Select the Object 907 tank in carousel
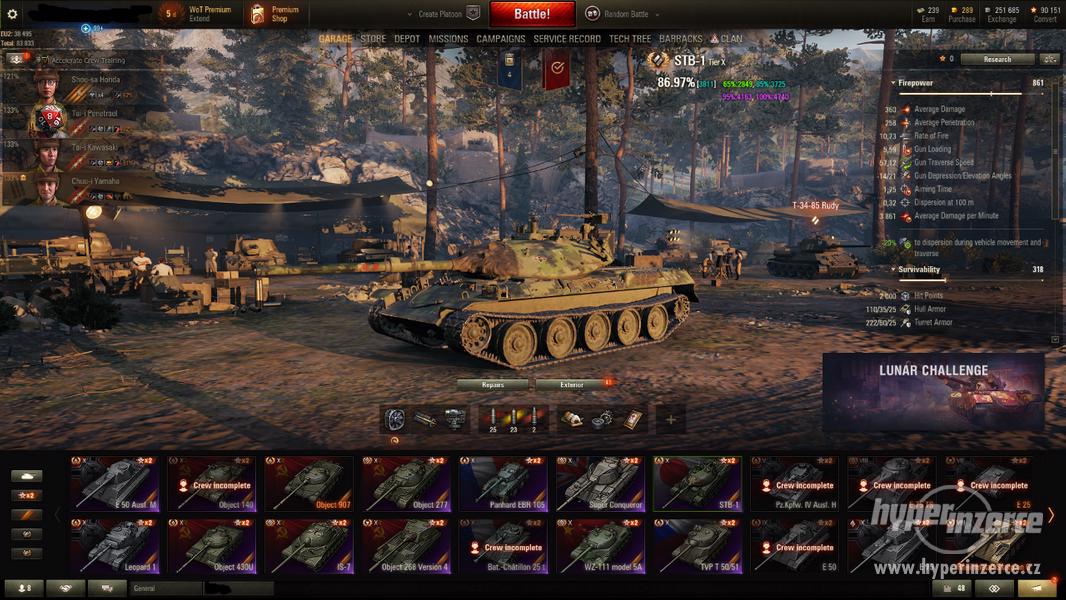Screen dimensions: 1066x600 pyautogui.click(x=308, y=484)
